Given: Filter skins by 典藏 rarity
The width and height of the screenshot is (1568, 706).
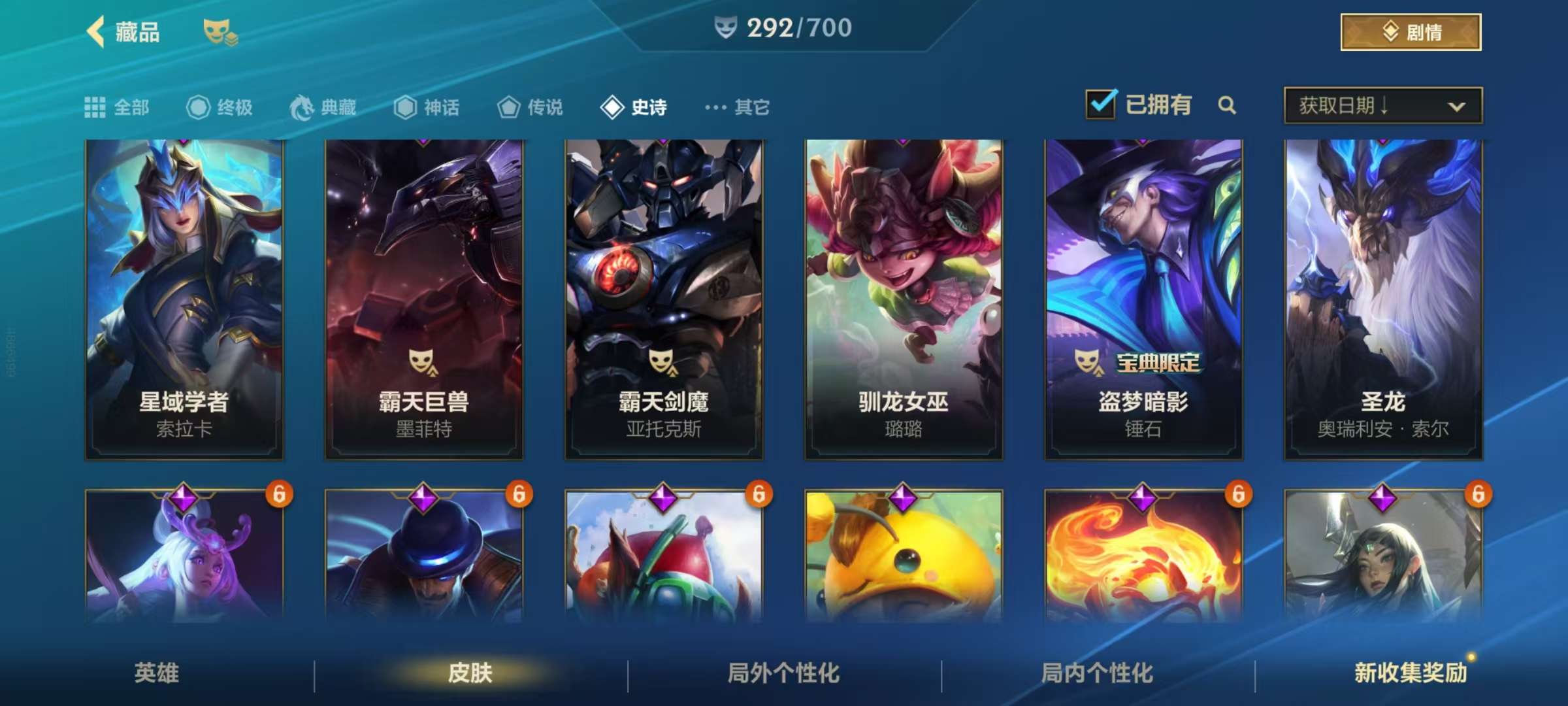Looking at the screenshot, I should [323, 107].
